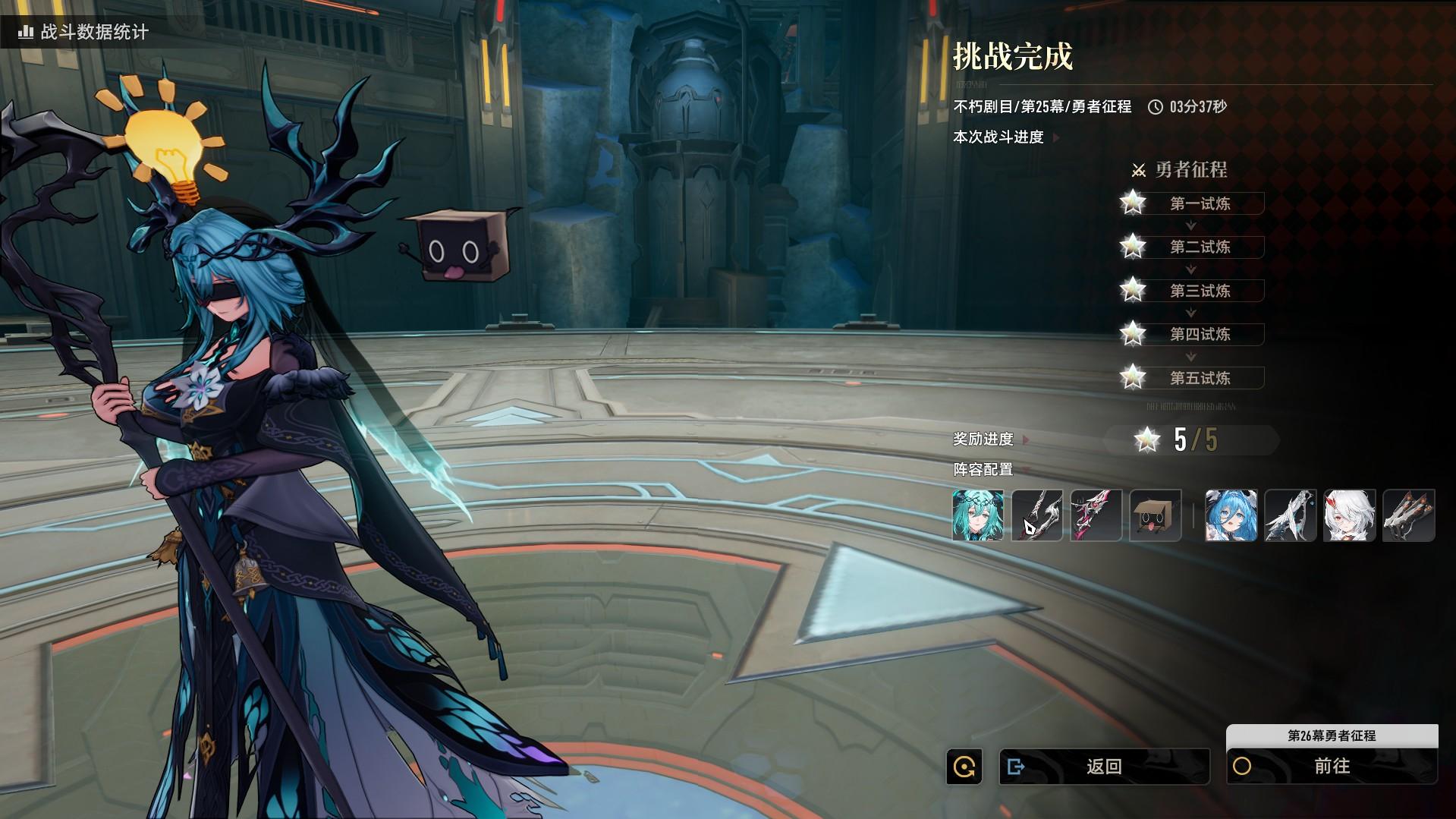The height and width of the screenshot is (819, 1456).
Task: Expand the 本次战斗进度 battle progress section
Action: (x=1005, y=137)
